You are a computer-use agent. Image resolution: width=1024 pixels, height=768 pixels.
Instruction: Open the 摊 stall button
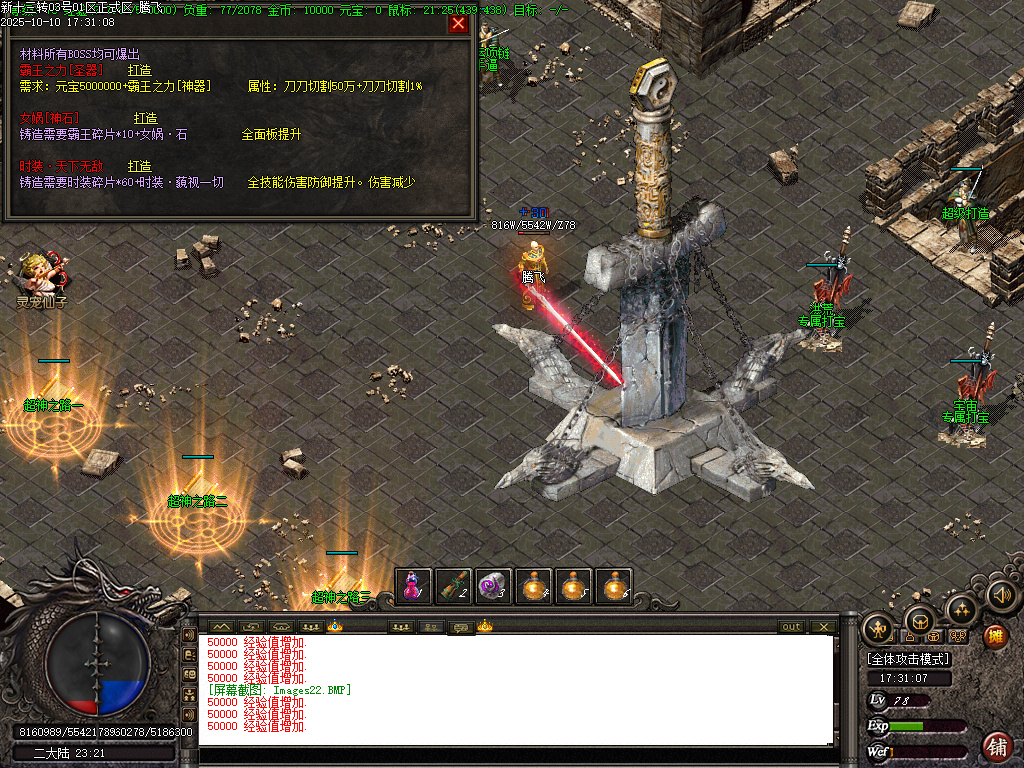pos(994,636)
